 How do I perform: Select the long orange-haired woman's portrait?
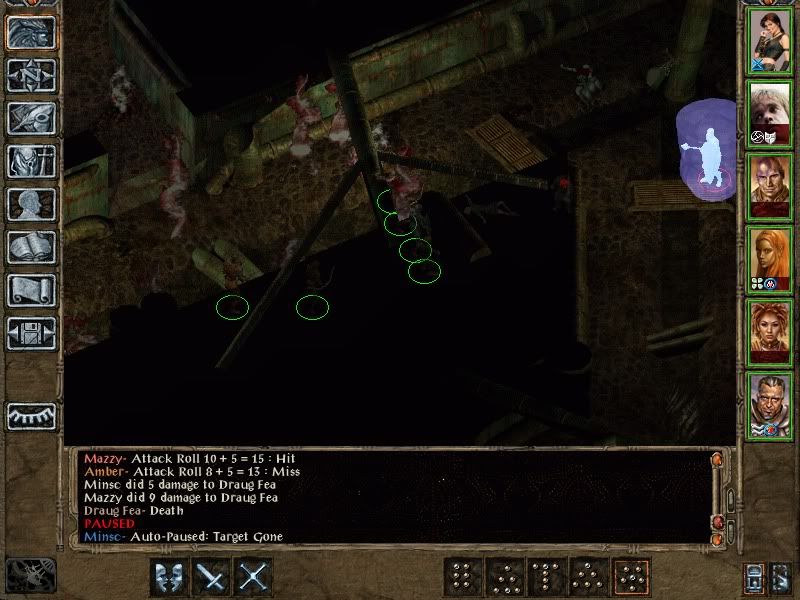771,259
